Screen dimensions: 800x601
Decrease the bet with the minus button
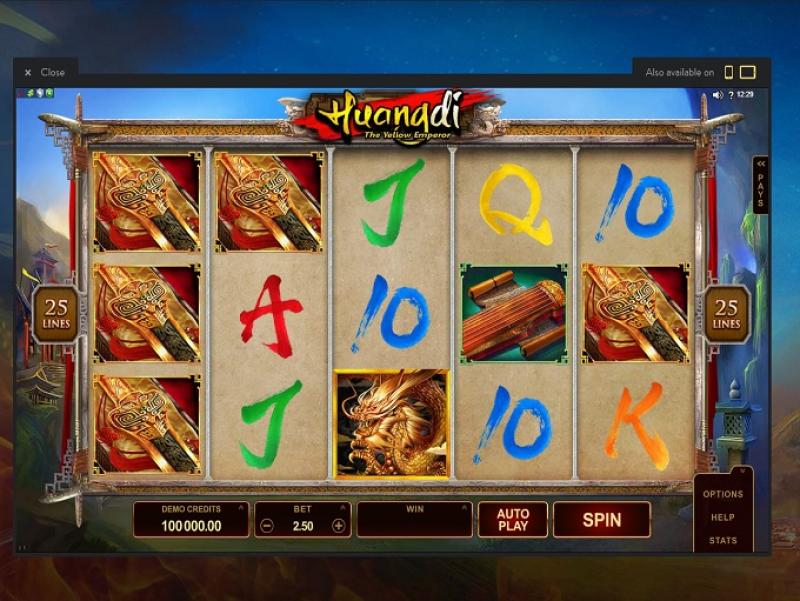click(267, 526)
